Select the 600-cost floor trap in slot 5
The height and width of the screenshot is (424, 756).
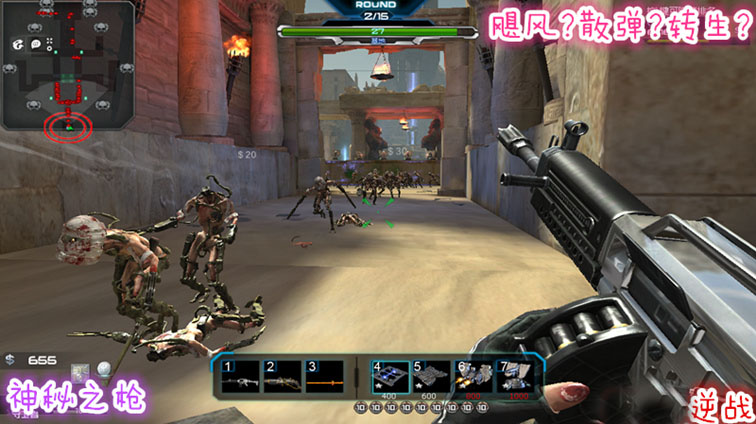coord(432,375)
